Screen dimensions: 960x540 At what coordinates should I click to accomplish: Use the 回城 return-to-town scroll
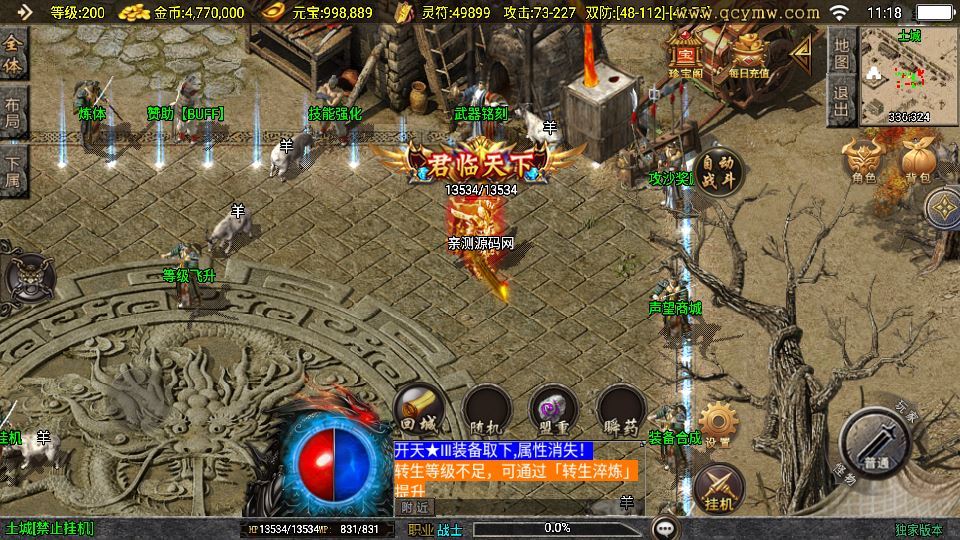pyautogui.click(x=418, y=410)
